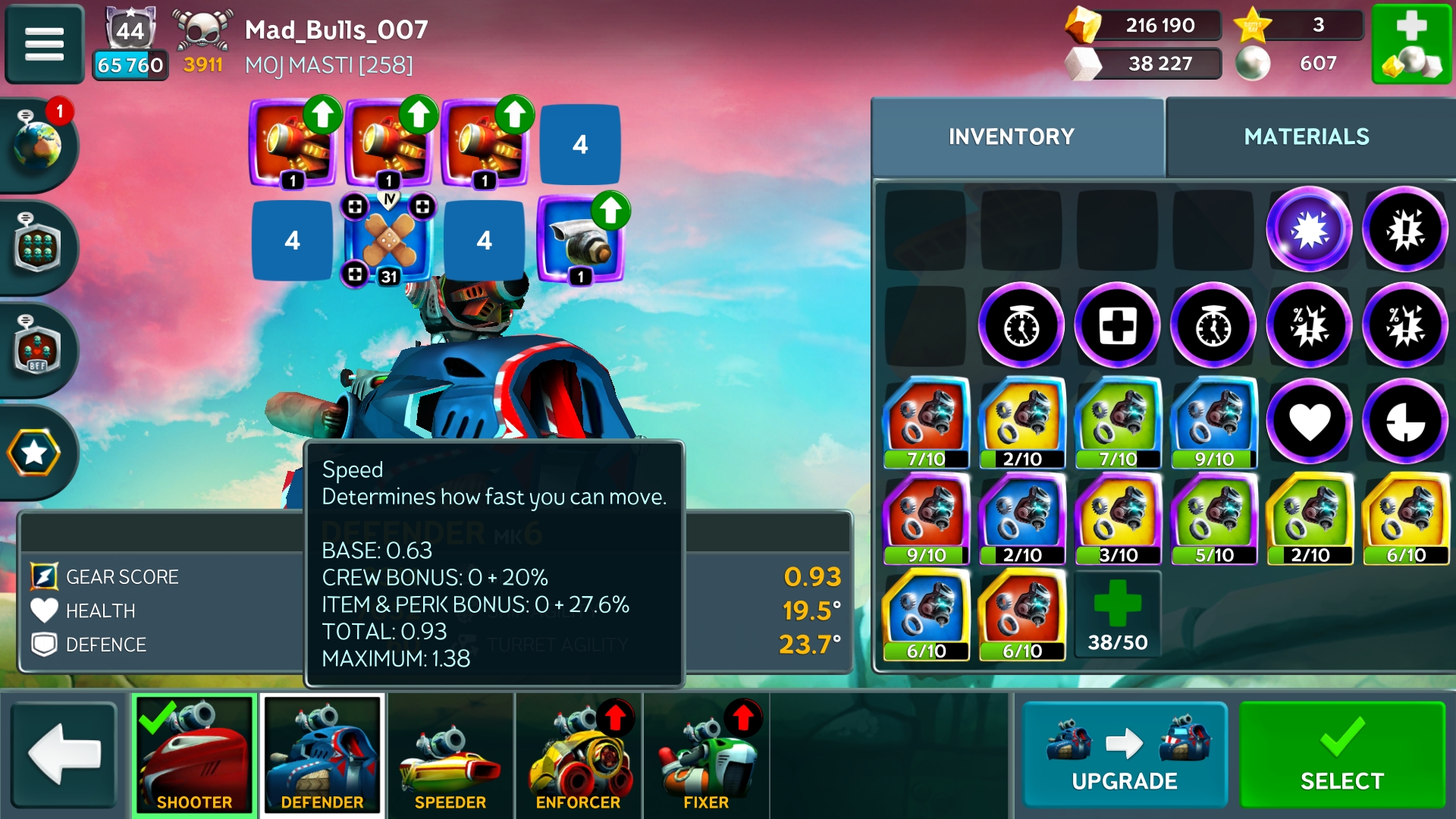Confirm ship with the Select button
Image resolution: width=1456 pixels, height=819 pixels.
(x=1341, y=755)
